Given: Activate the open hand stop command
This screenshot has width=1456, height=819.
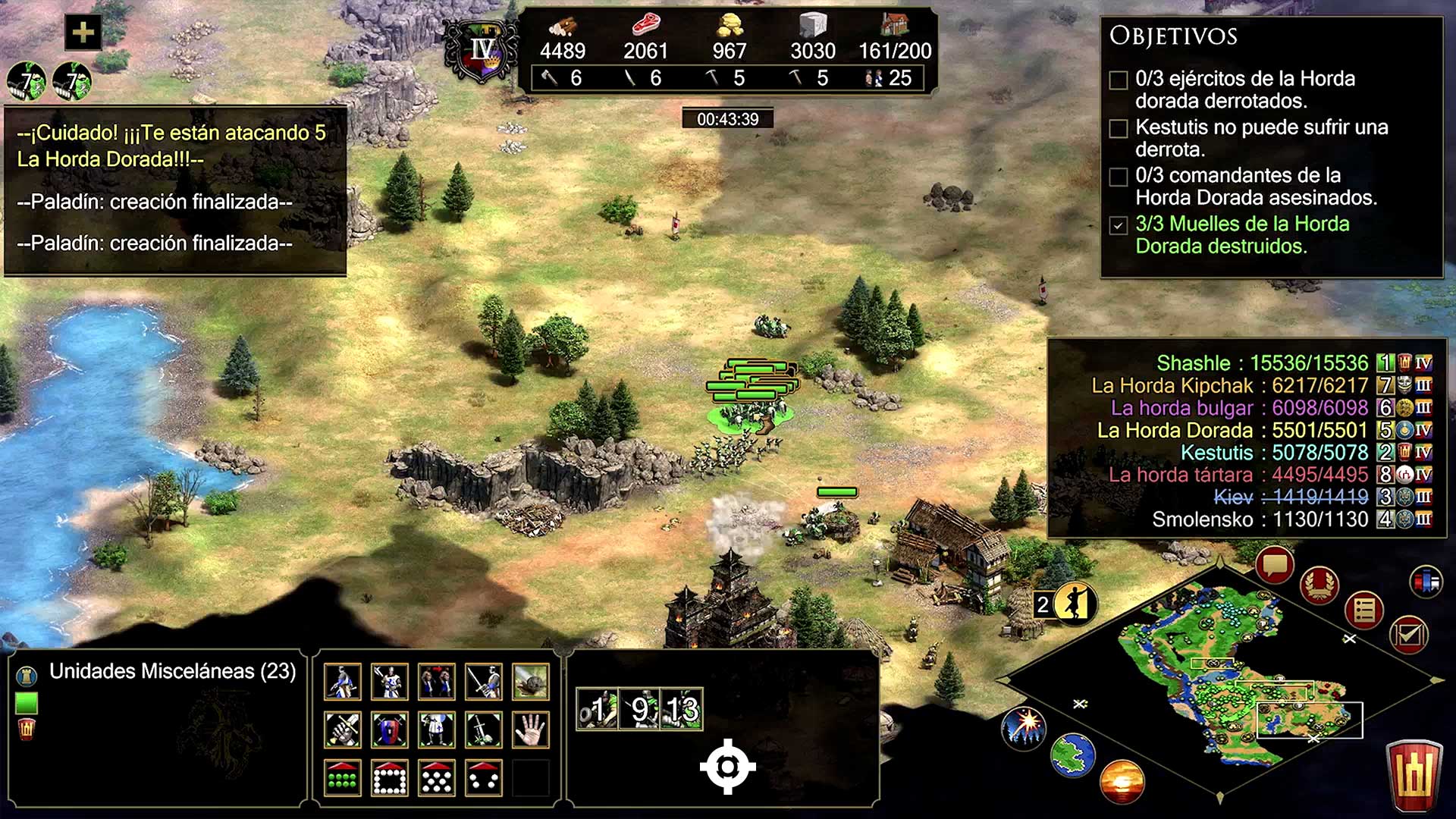Looking at the screenshot, I should click(530, 730).
